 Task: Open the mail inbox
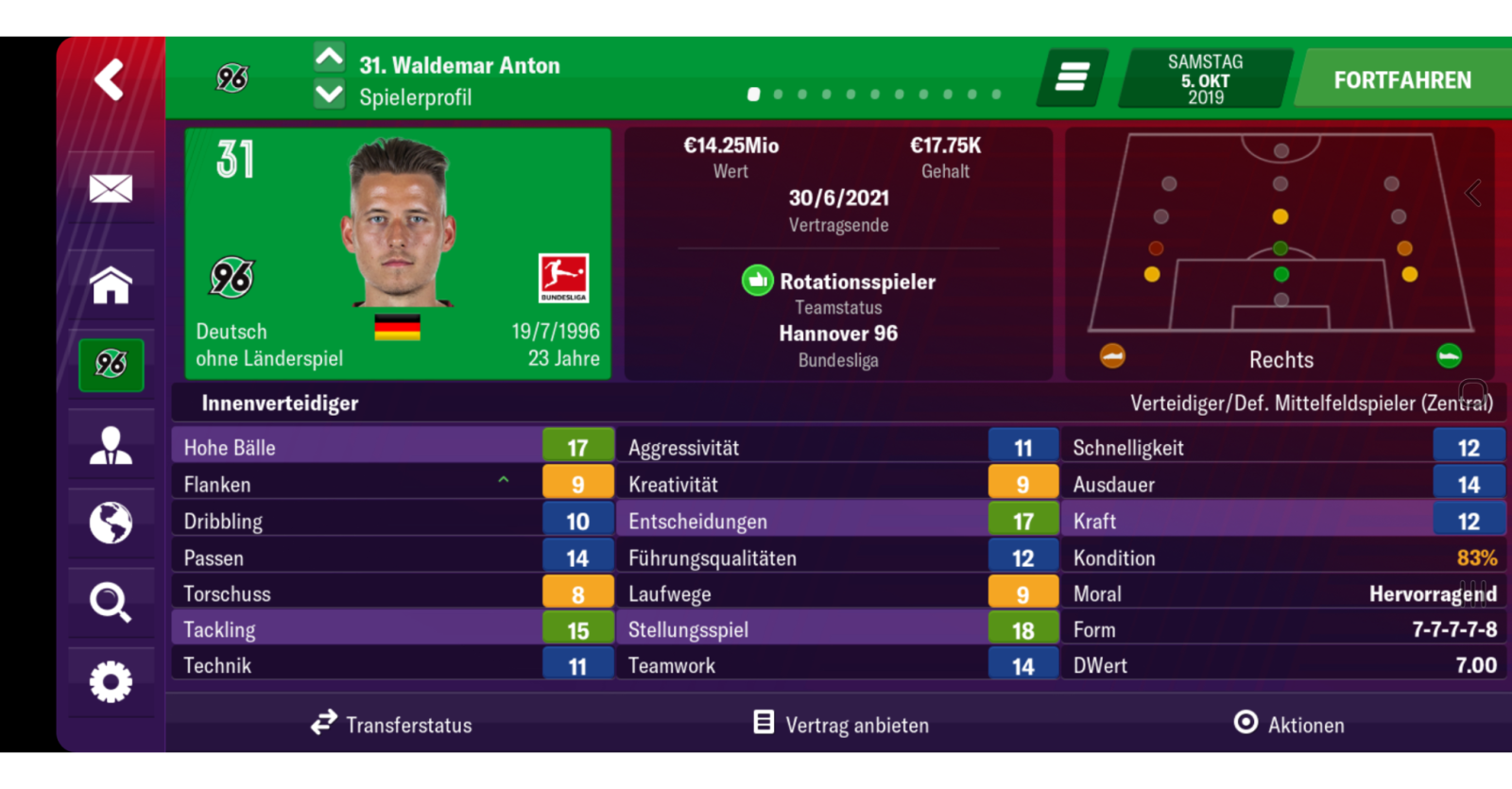111,189
